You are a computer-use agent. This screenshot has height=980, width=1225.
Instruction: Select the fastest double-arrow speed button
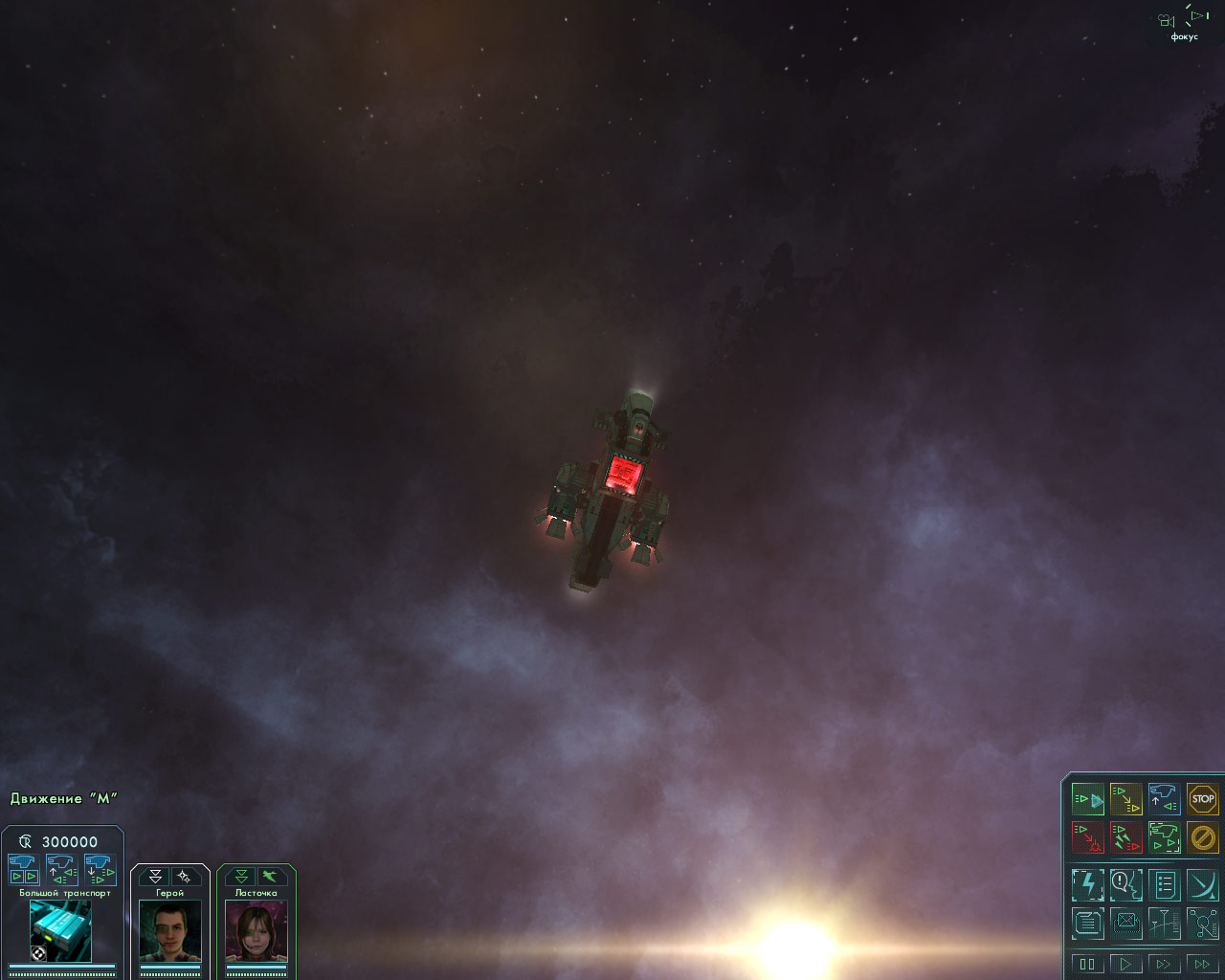1202,964
